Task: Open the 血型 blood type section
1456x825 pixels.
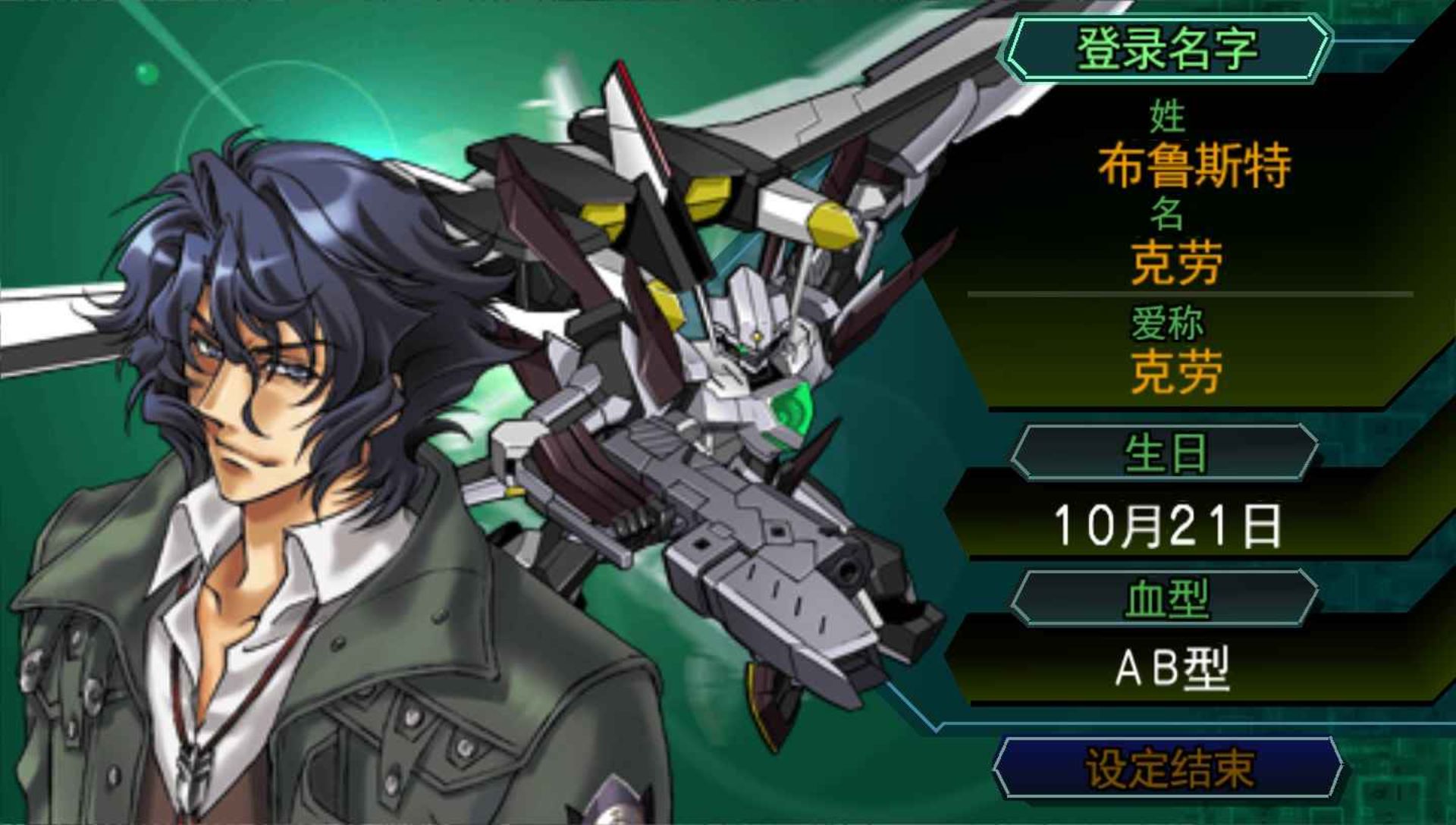Action: (1165, 598)
